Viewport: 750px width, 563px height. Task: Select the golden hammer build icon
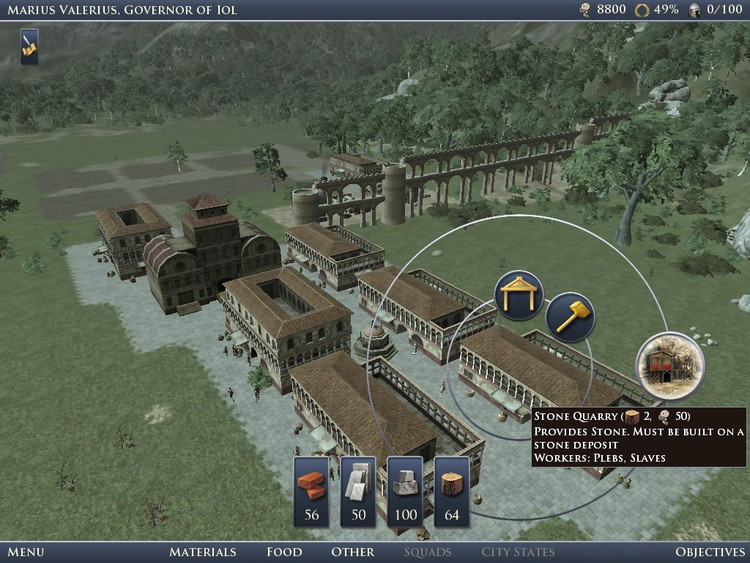(x=570, y=317)
